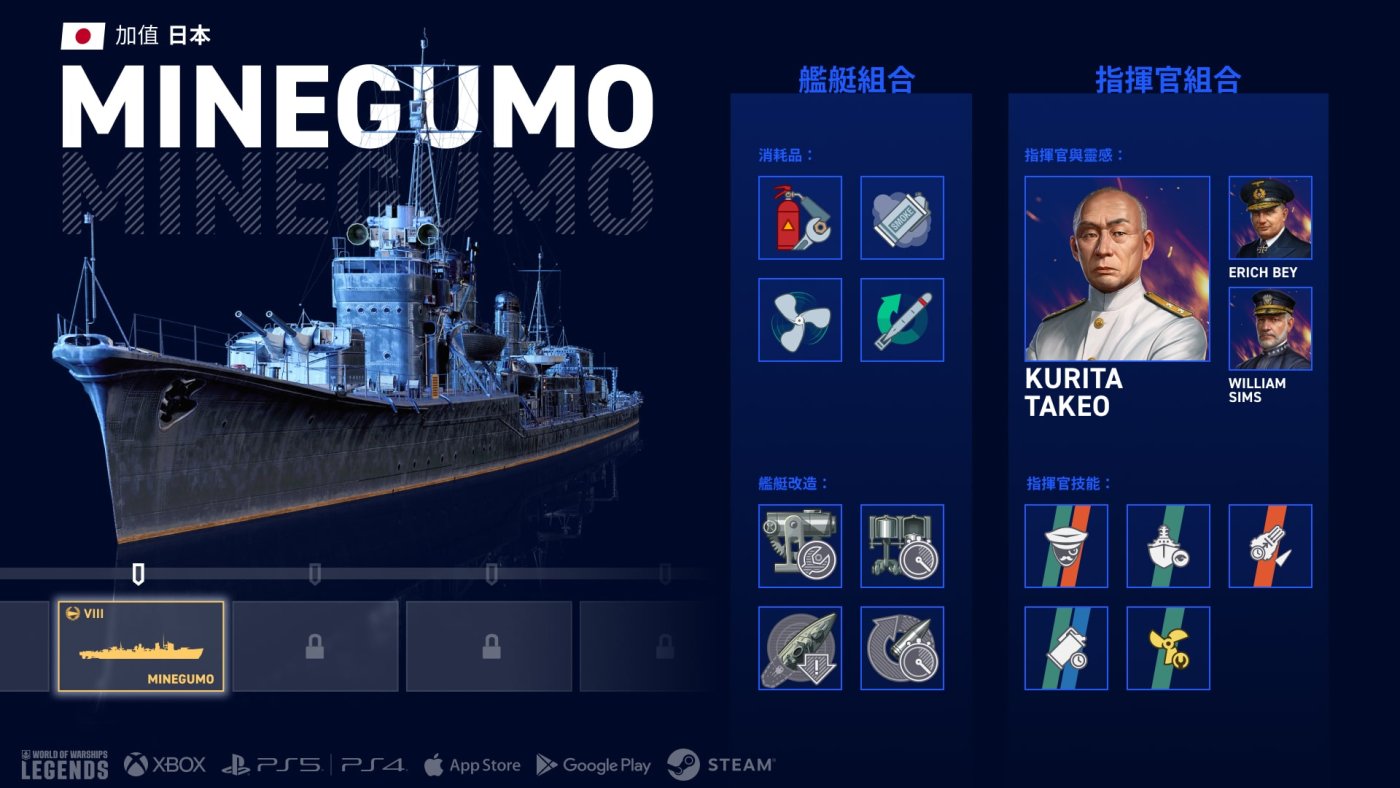Open the Kurita Takeo commander portrait

[1117, 269]
